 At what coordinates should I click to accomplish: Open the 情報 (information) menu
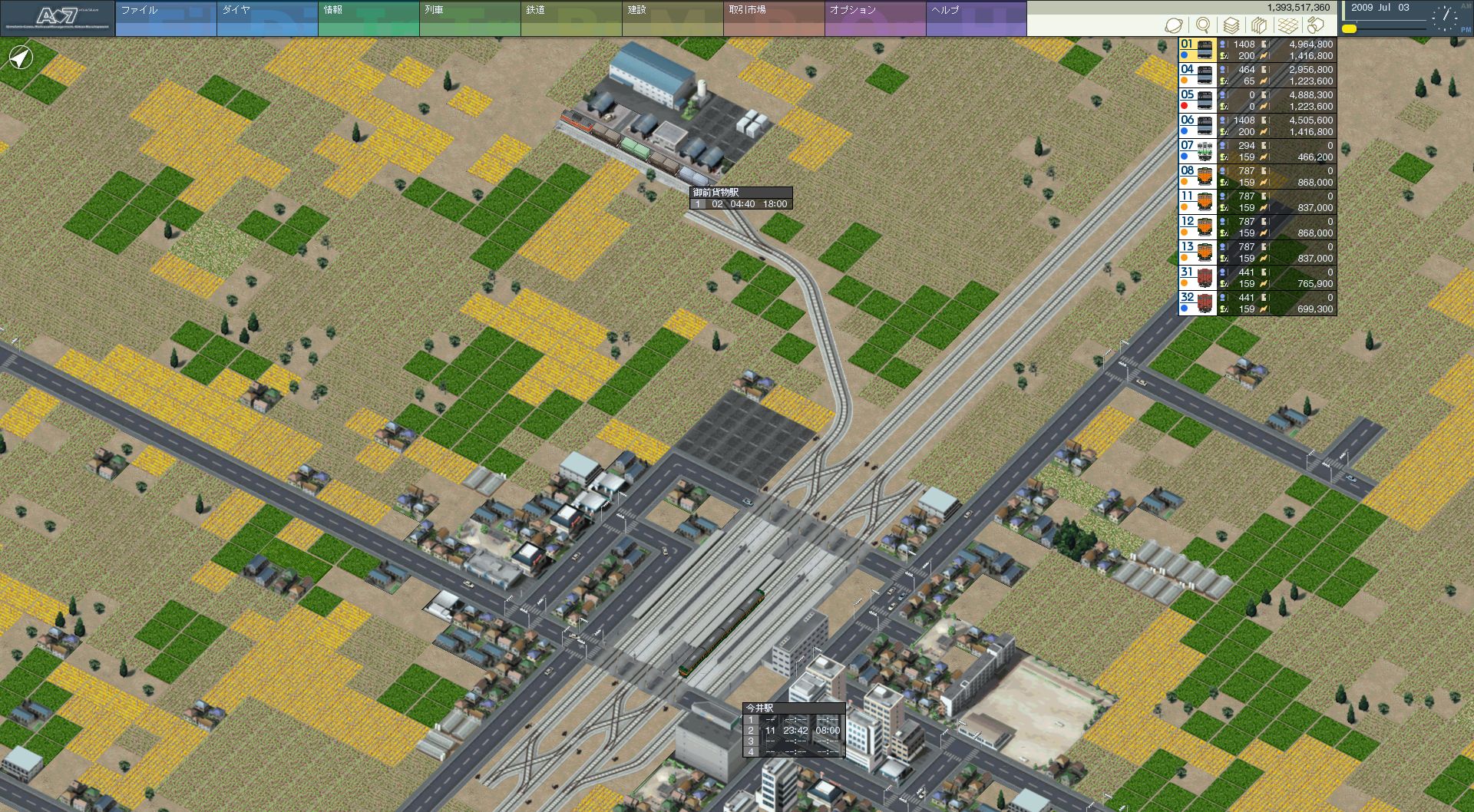[x=368, y=18]
